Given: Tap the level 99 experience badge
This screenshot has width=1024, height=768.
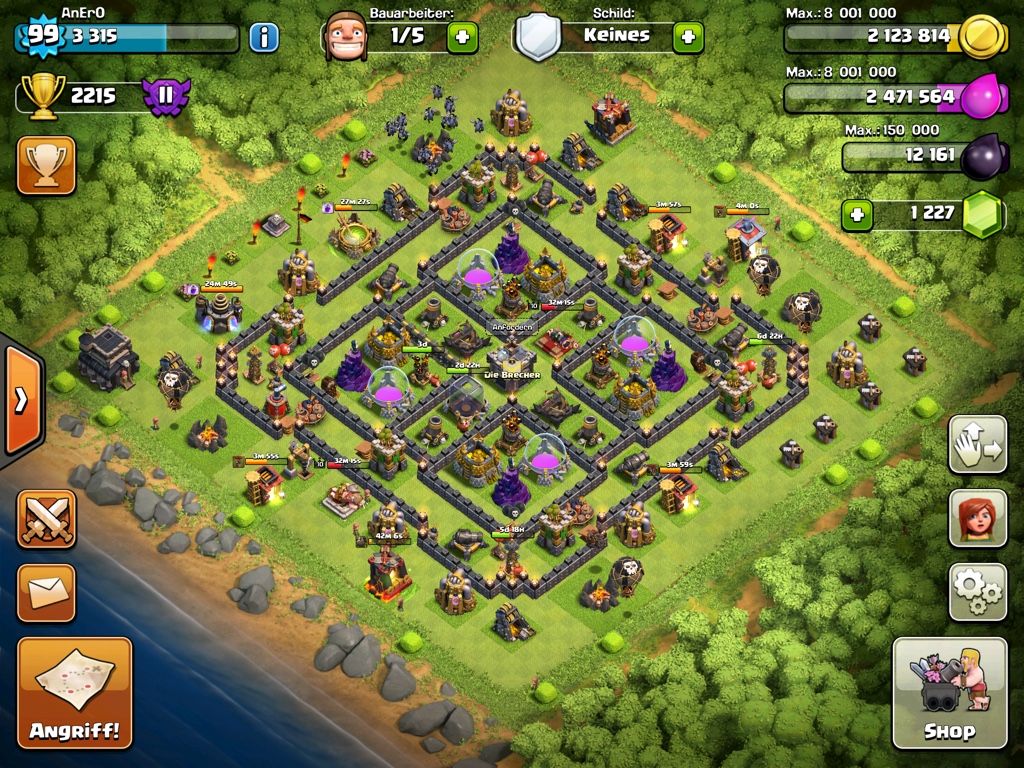Looking at the screenshot, I should (42, 36).
